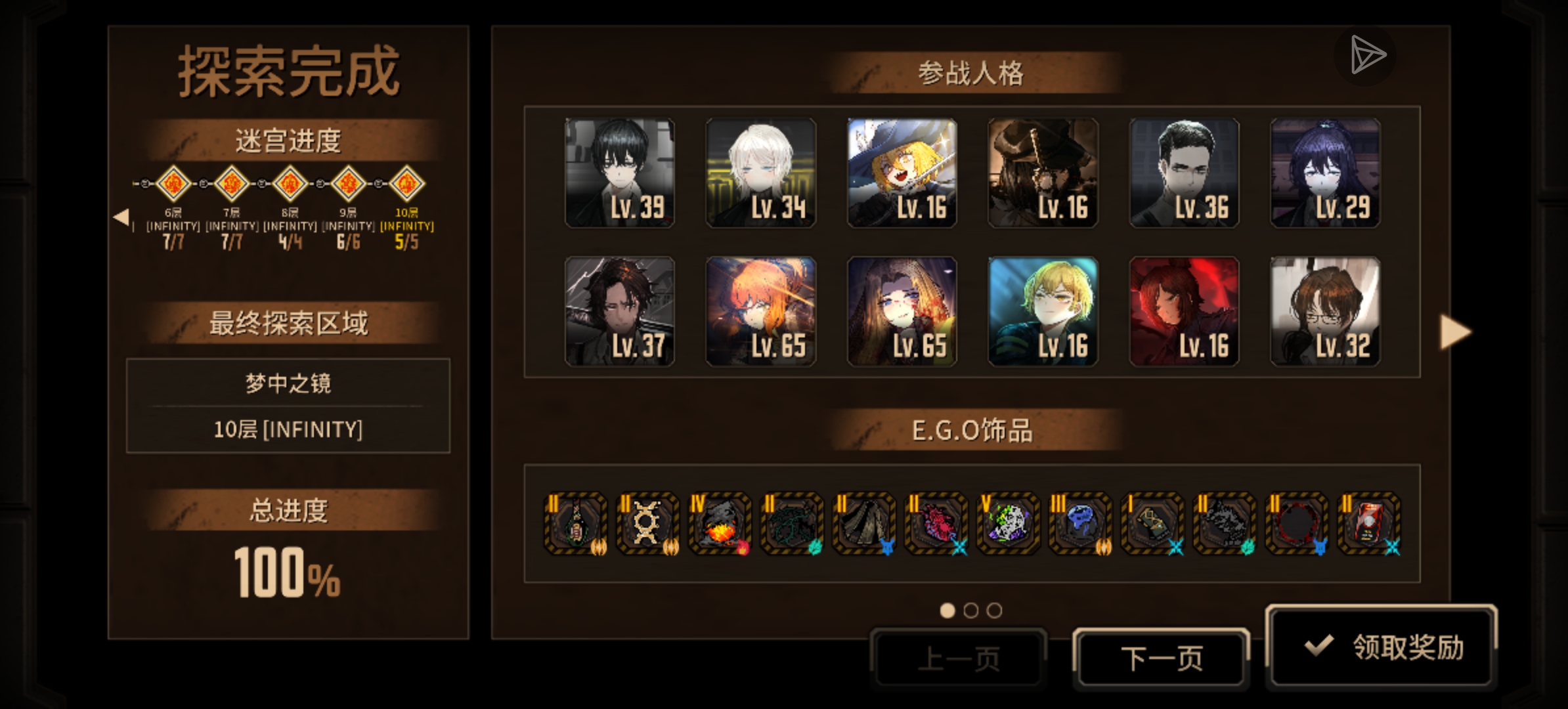Open the 10层 INFINITY floor marker

point(407,184)
